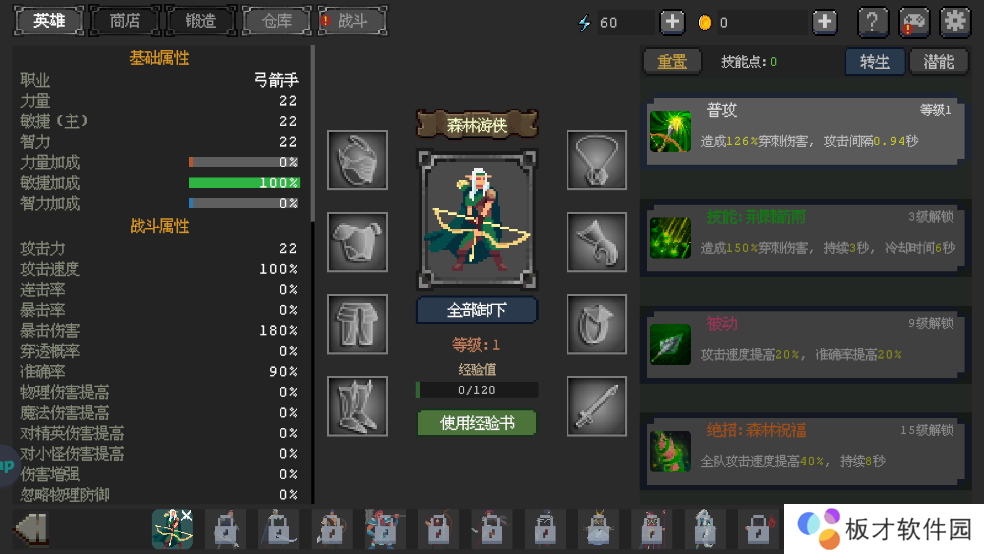Click the 重置 skill reset button

point(672,62)
